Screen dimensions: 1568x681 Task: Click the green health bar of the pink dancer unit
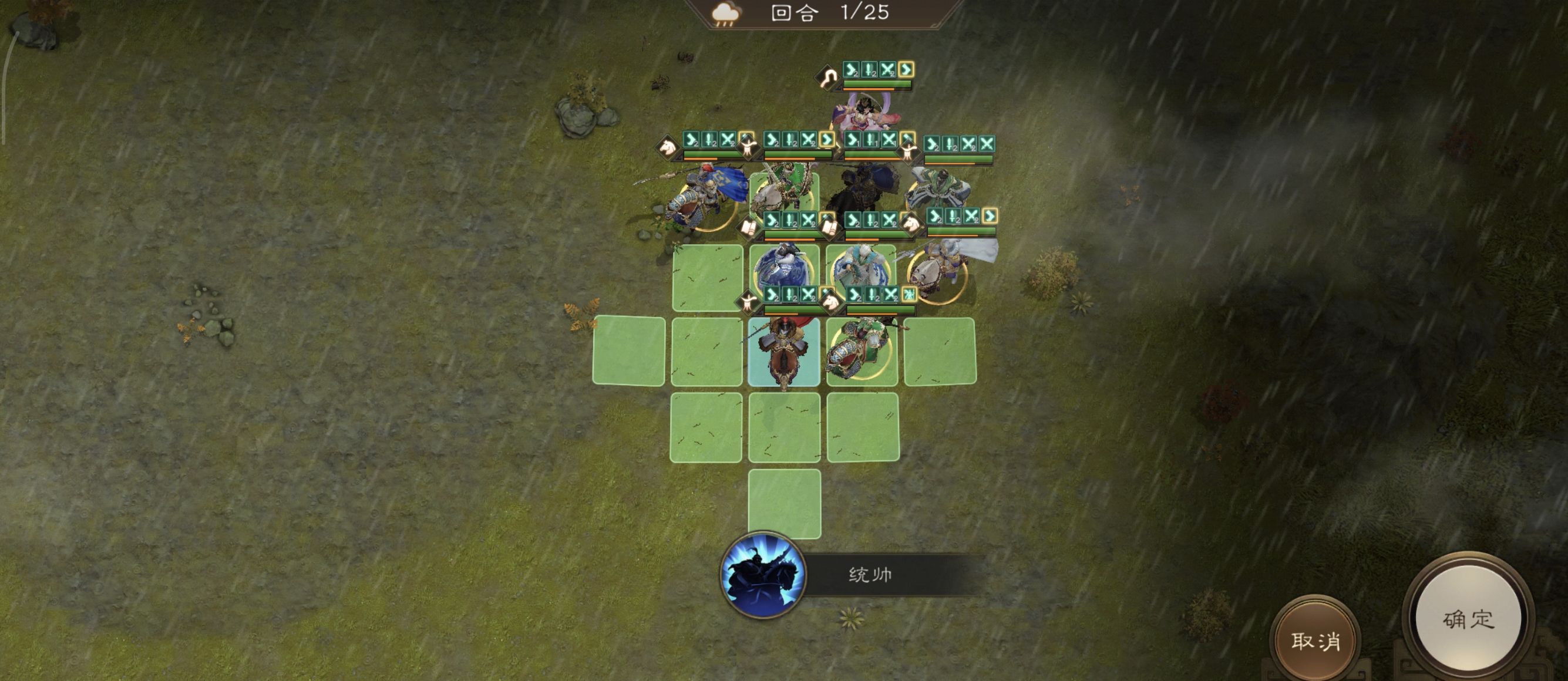point(877,83)
